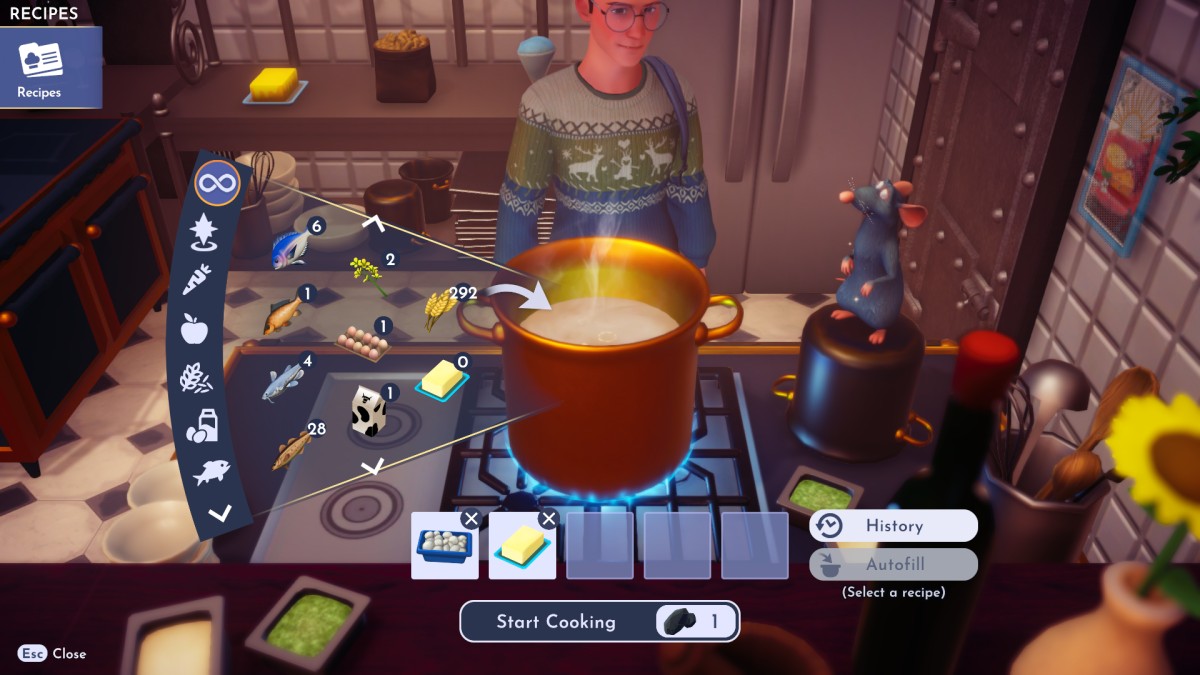The height and width of the screenshot is (675, 1200).
Task: Switch to the wheat grains filter
Action: [x=195, y=377]
